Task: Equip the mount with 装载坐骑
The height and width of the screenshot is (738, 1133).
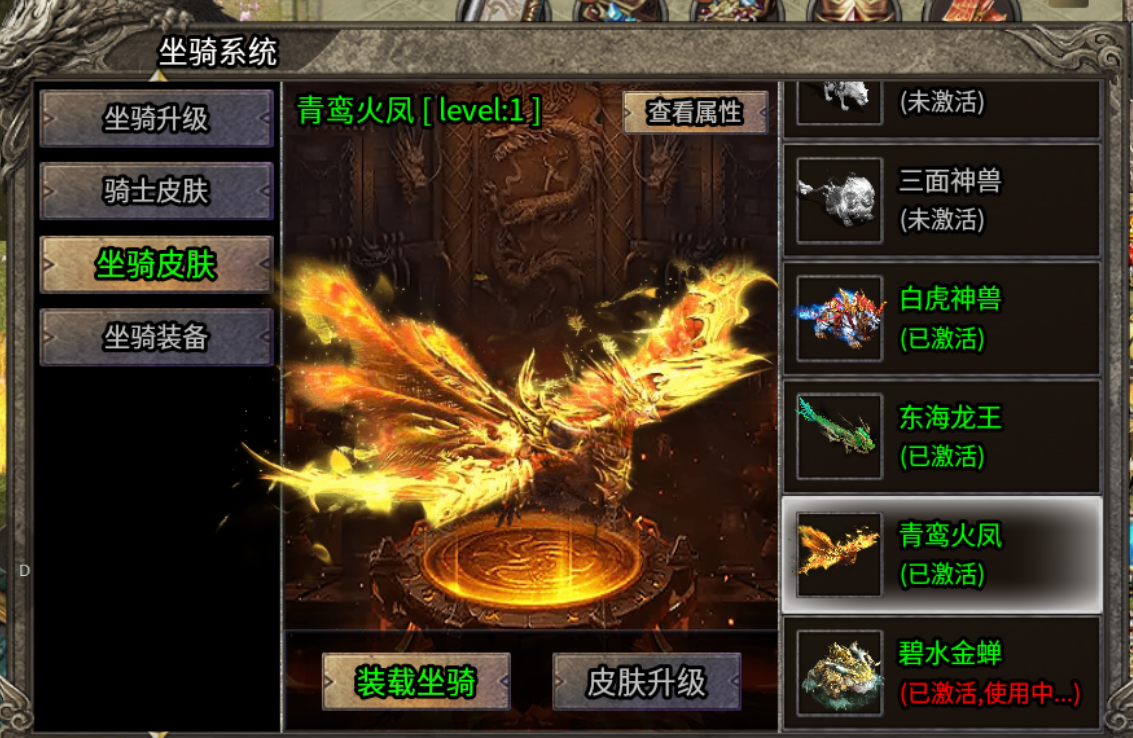Action: click(x=416, y=682)
